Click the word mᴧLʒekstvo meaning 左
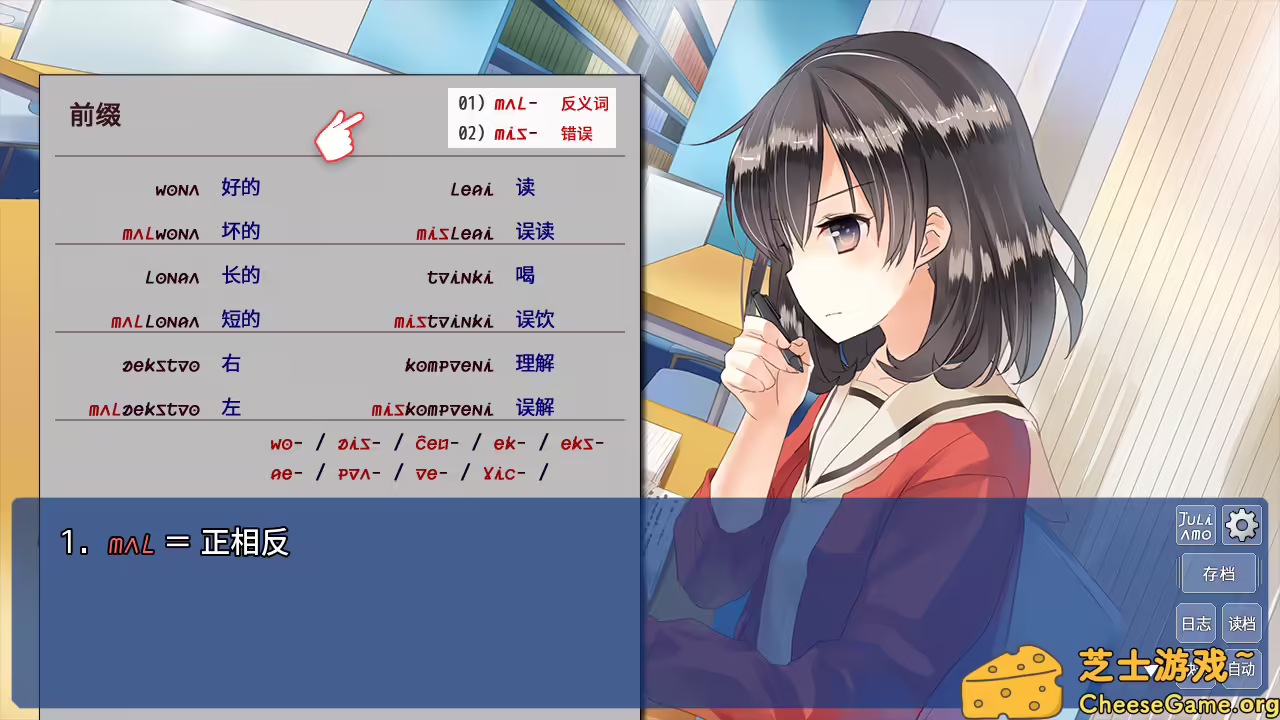The height and width of the screenshot is (720, 1280). pyautogui.click(x=143, y=407)
